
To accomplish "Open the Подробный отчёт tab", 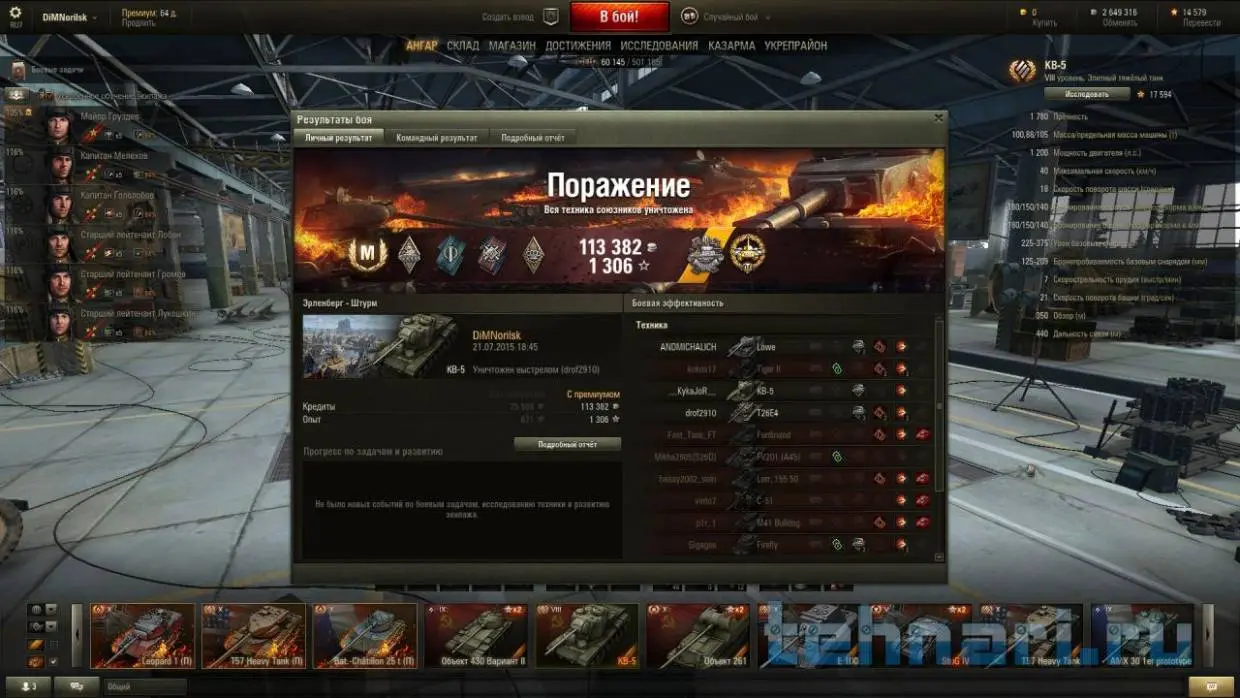I will point(533,138).
